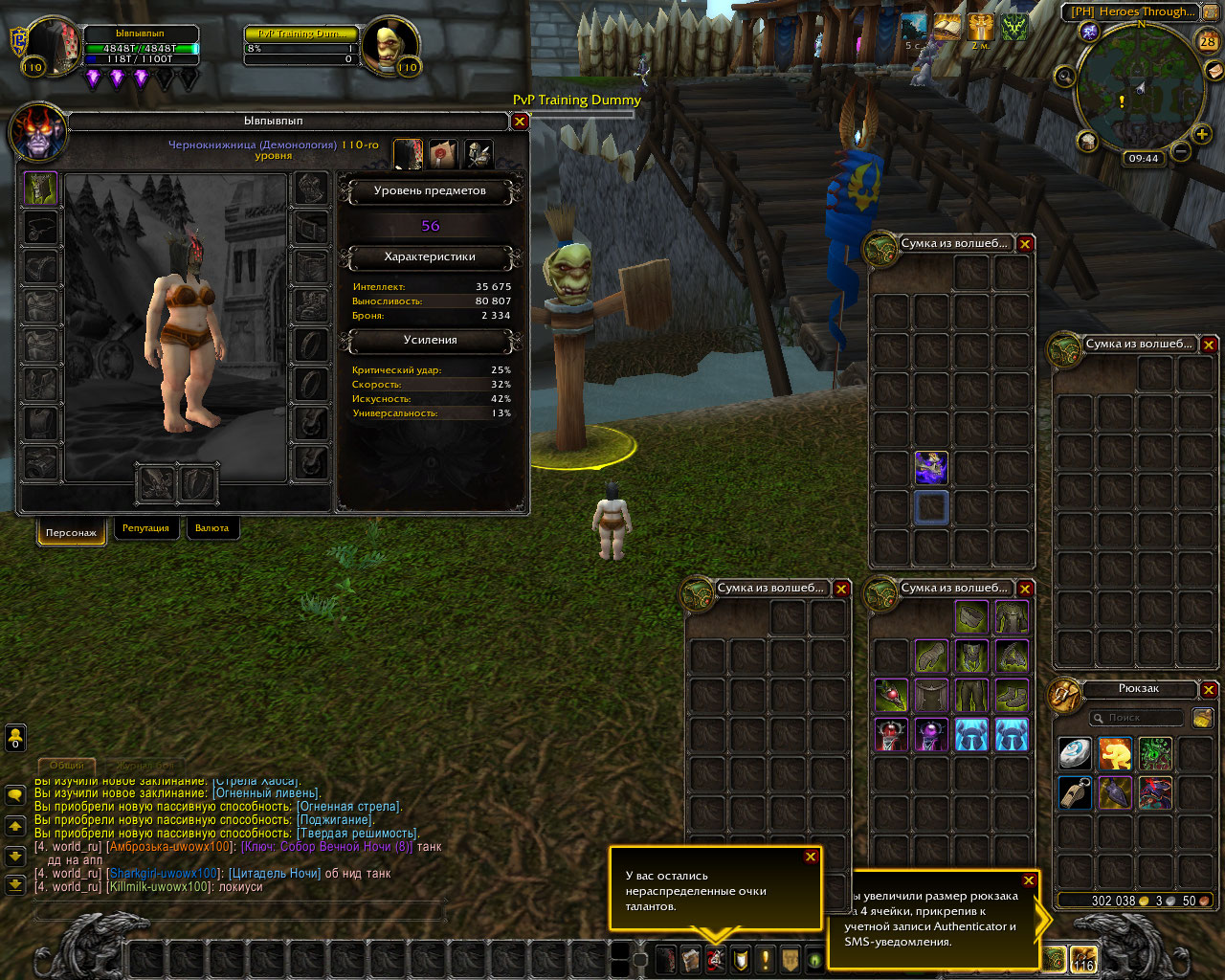Select the hearthstone in the backpack
The width and height of the screenshot is (1225, 980).
click(x=1075, y=754)
